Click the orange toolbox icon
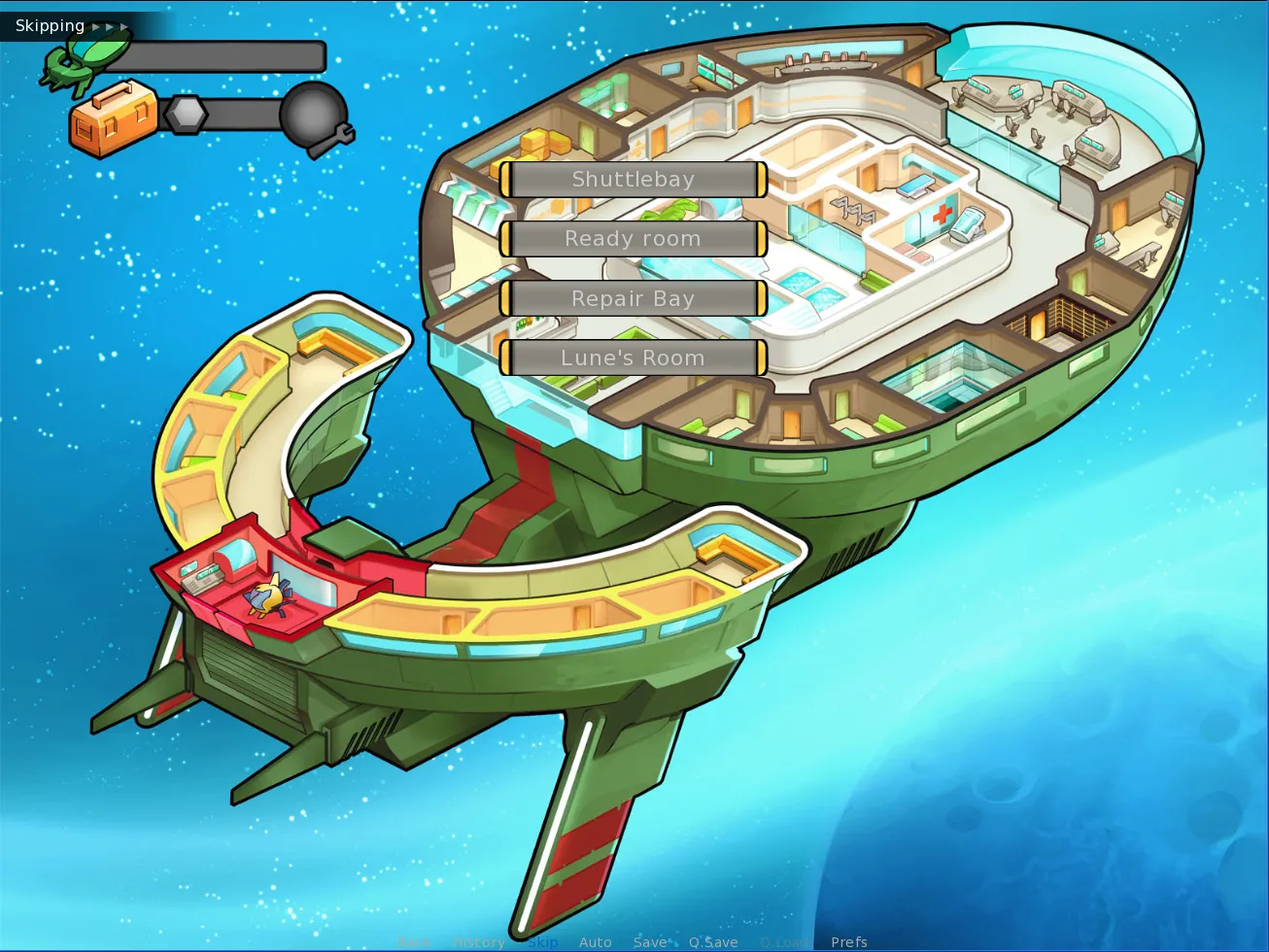This screenshot has height=952, width=1269. click(x=114, y=119)
